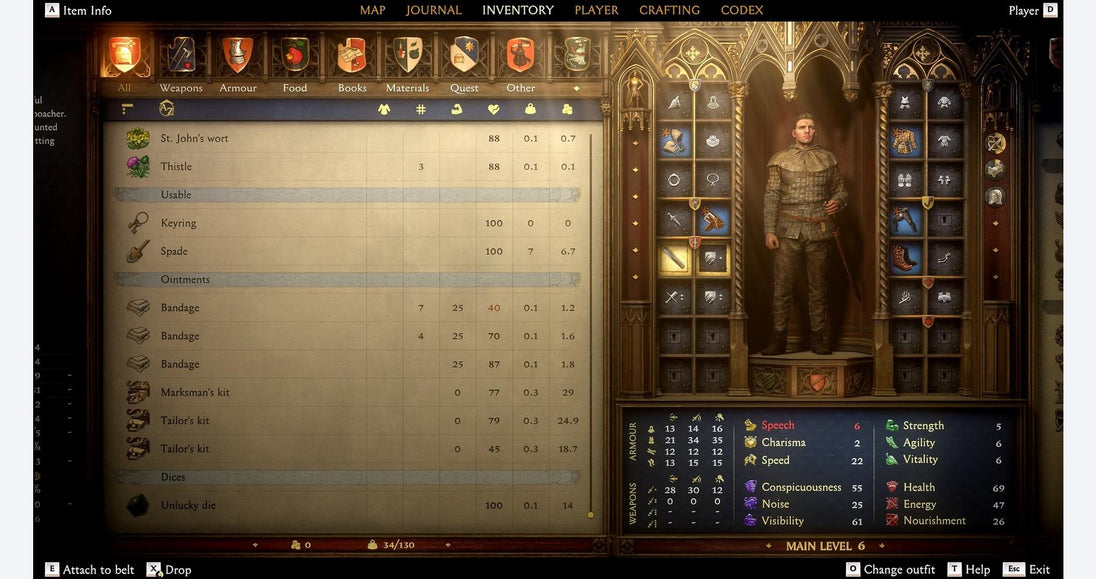Open the Map screen
1096x579 pixels.
[372, 10]
